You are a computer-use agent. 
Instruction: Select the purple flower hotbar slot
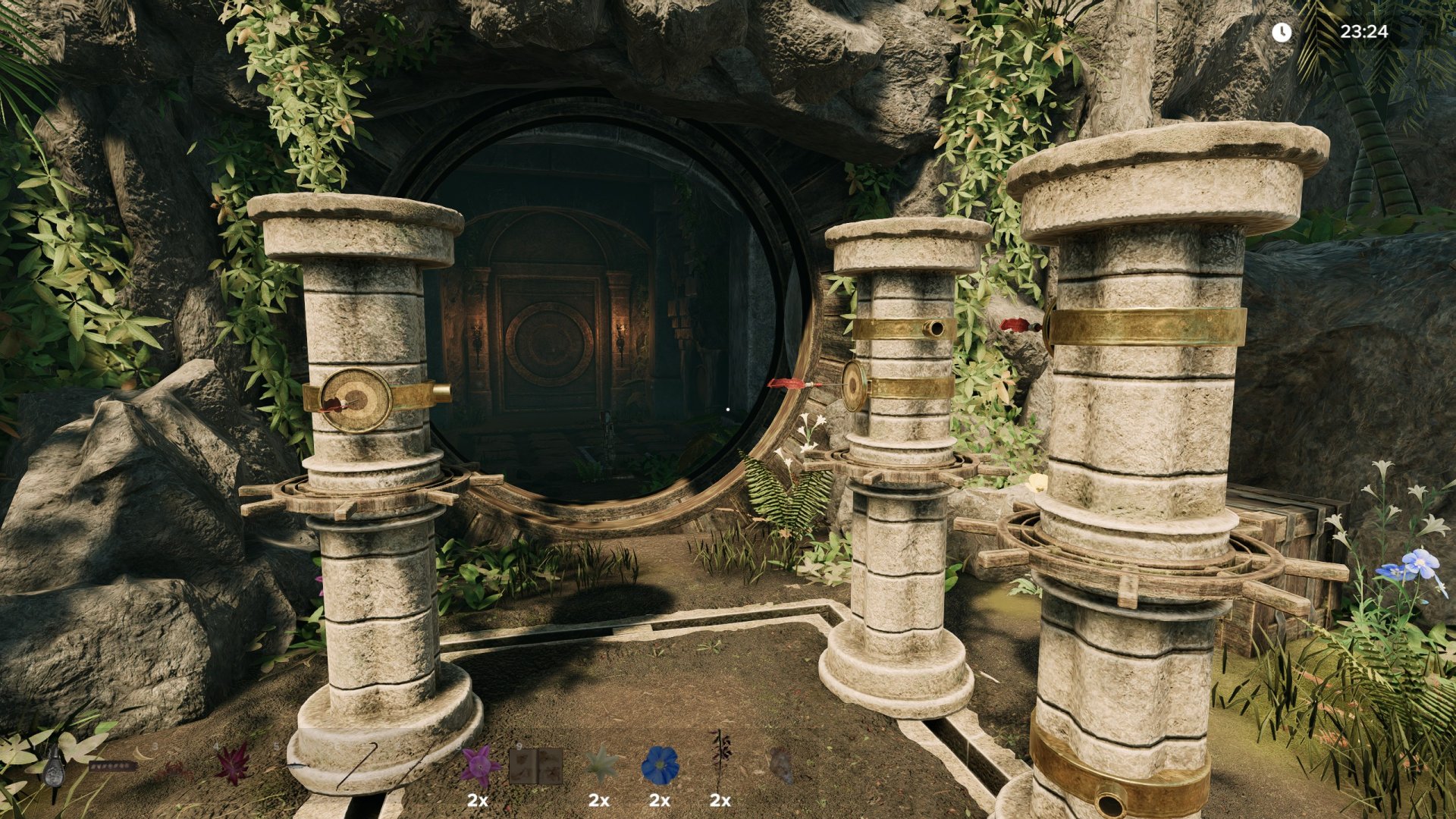pos(479,766)
